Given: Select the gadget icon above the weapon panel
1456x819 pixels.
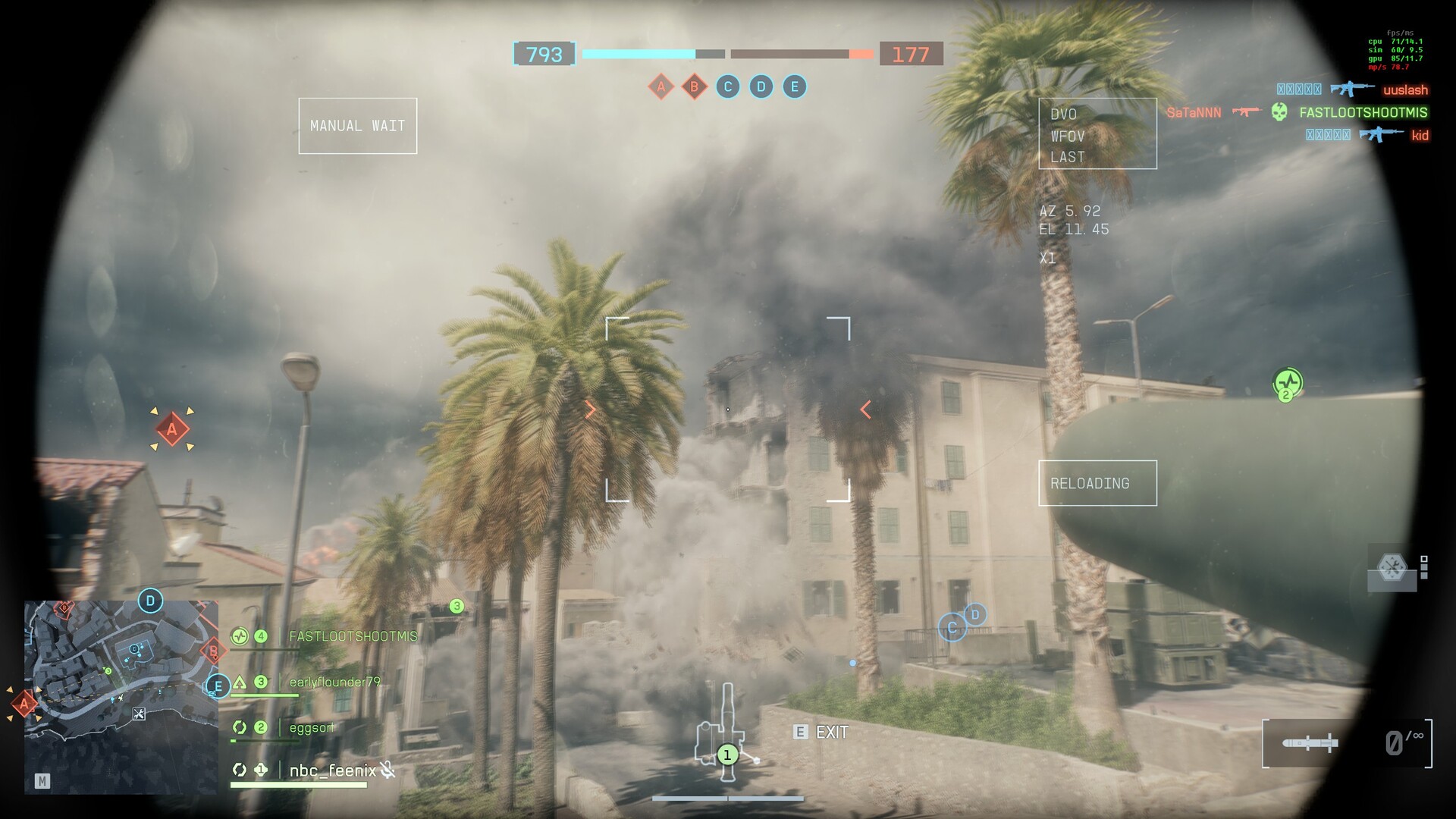Looking at the screenshot, I should [x=1392, y=569].
